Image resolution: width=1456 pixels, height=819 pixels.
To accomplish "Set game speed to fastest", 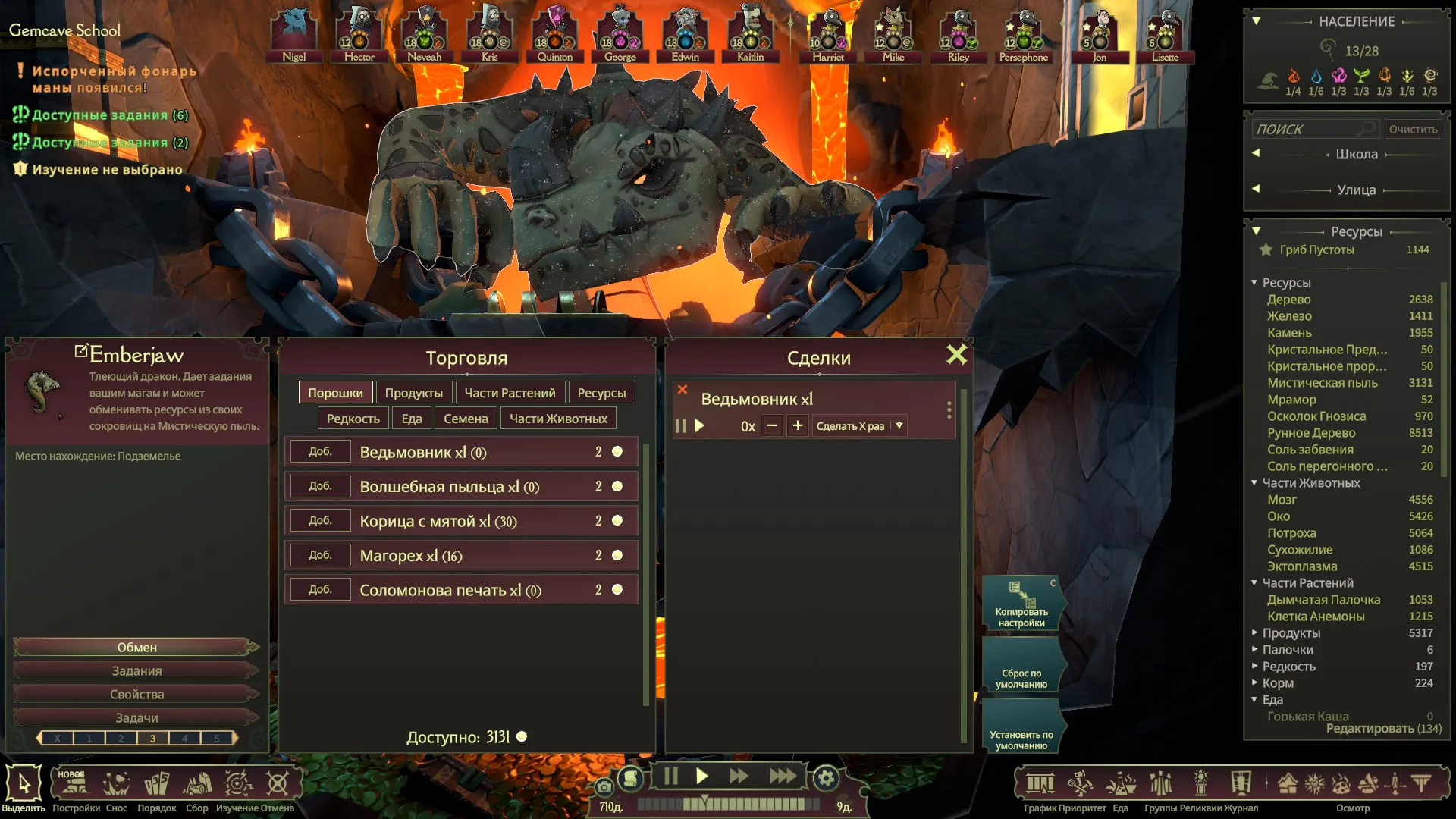I will pyautogui.click(x=783, y=777).
